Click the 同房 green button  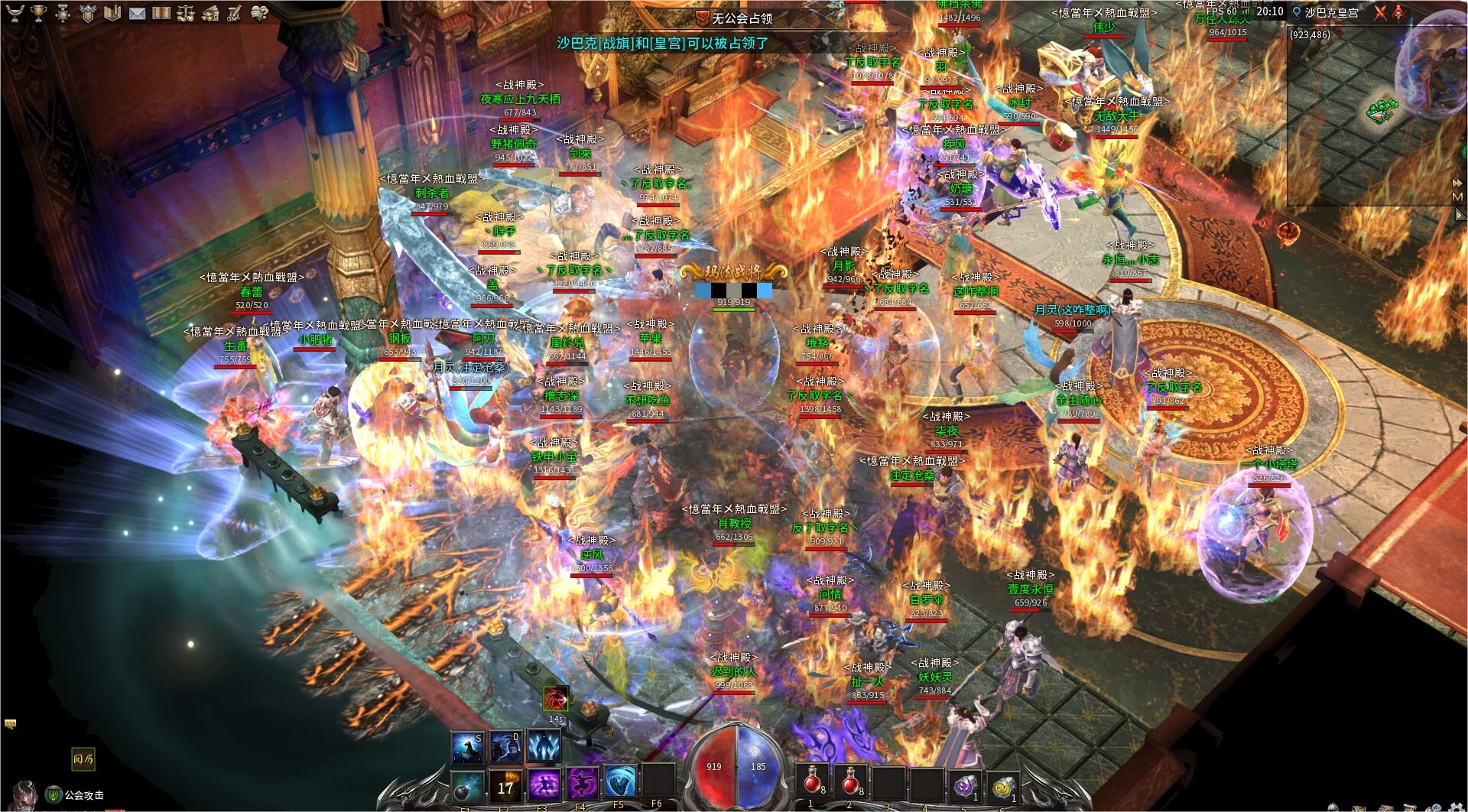point(83,759)
